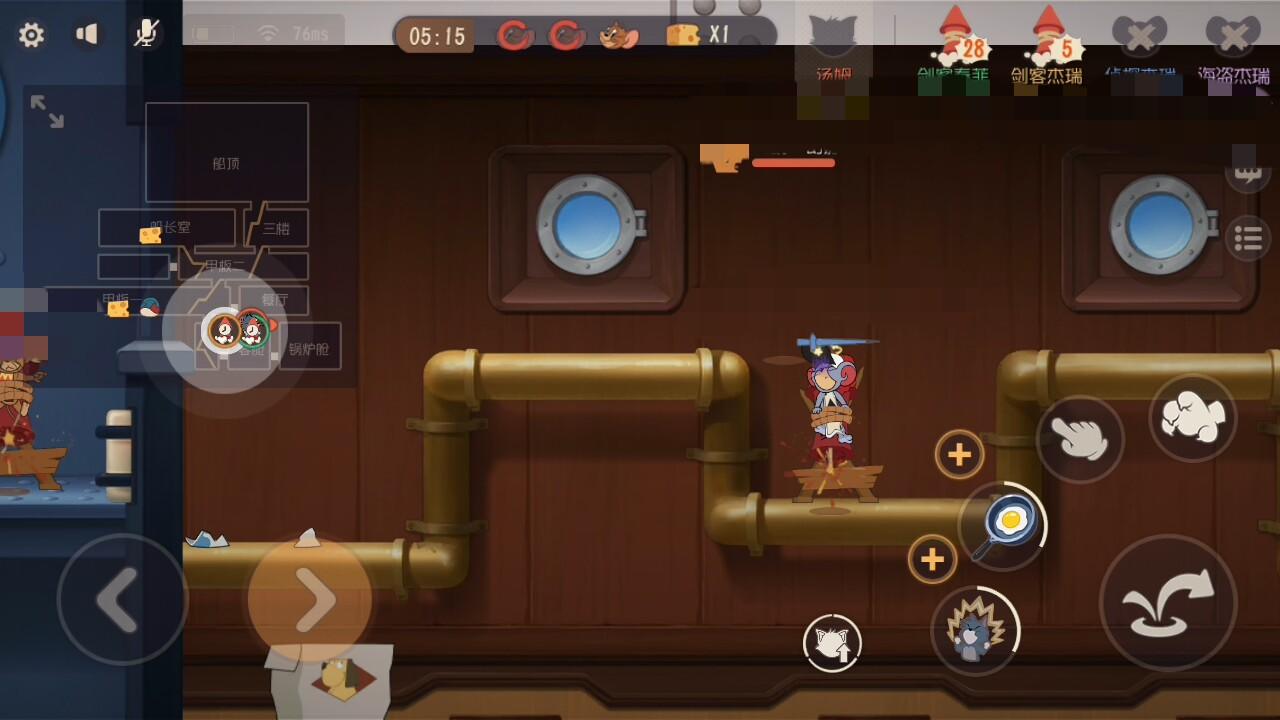Image resolution: width=1280 pixels, height=720 pixels.
Task: Toggle the speaker sound icon
Action: pyautogui.click(x=88, y=33)
